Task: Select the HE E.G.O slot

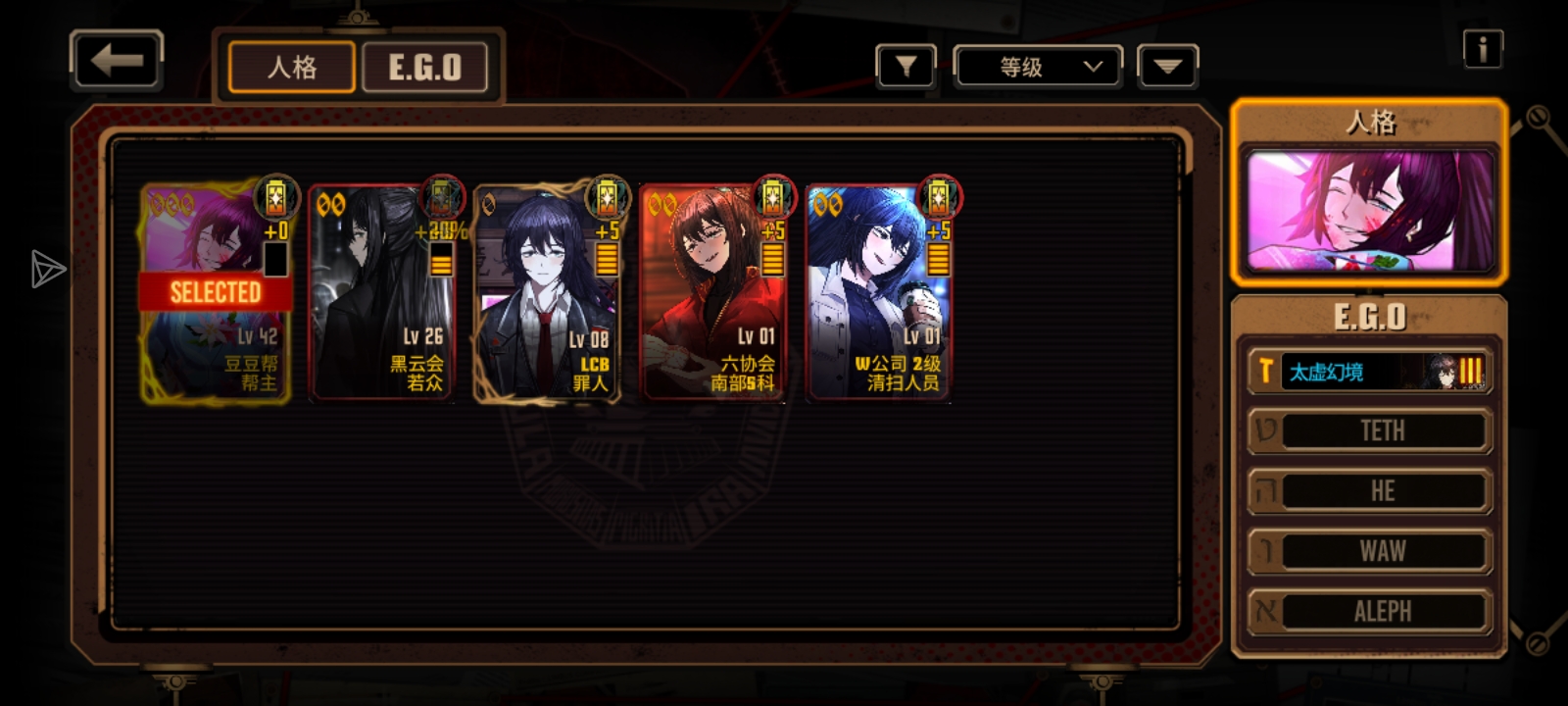Action: (1369, 491)
